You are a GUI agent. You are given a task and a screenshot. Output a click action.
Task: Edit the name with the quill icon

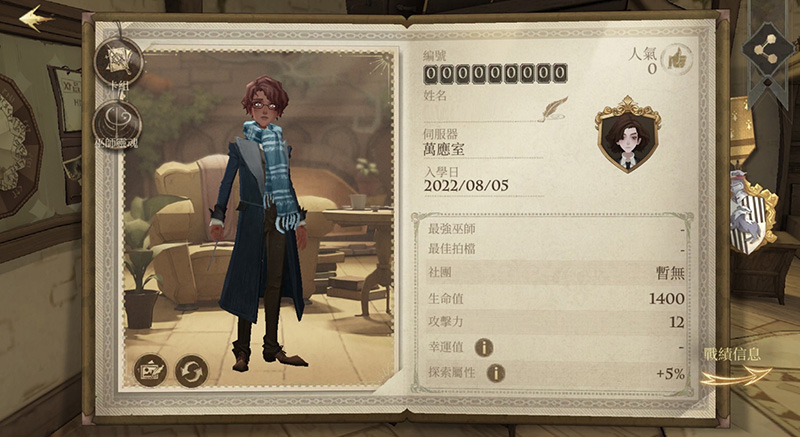click(x=553, y=104)
